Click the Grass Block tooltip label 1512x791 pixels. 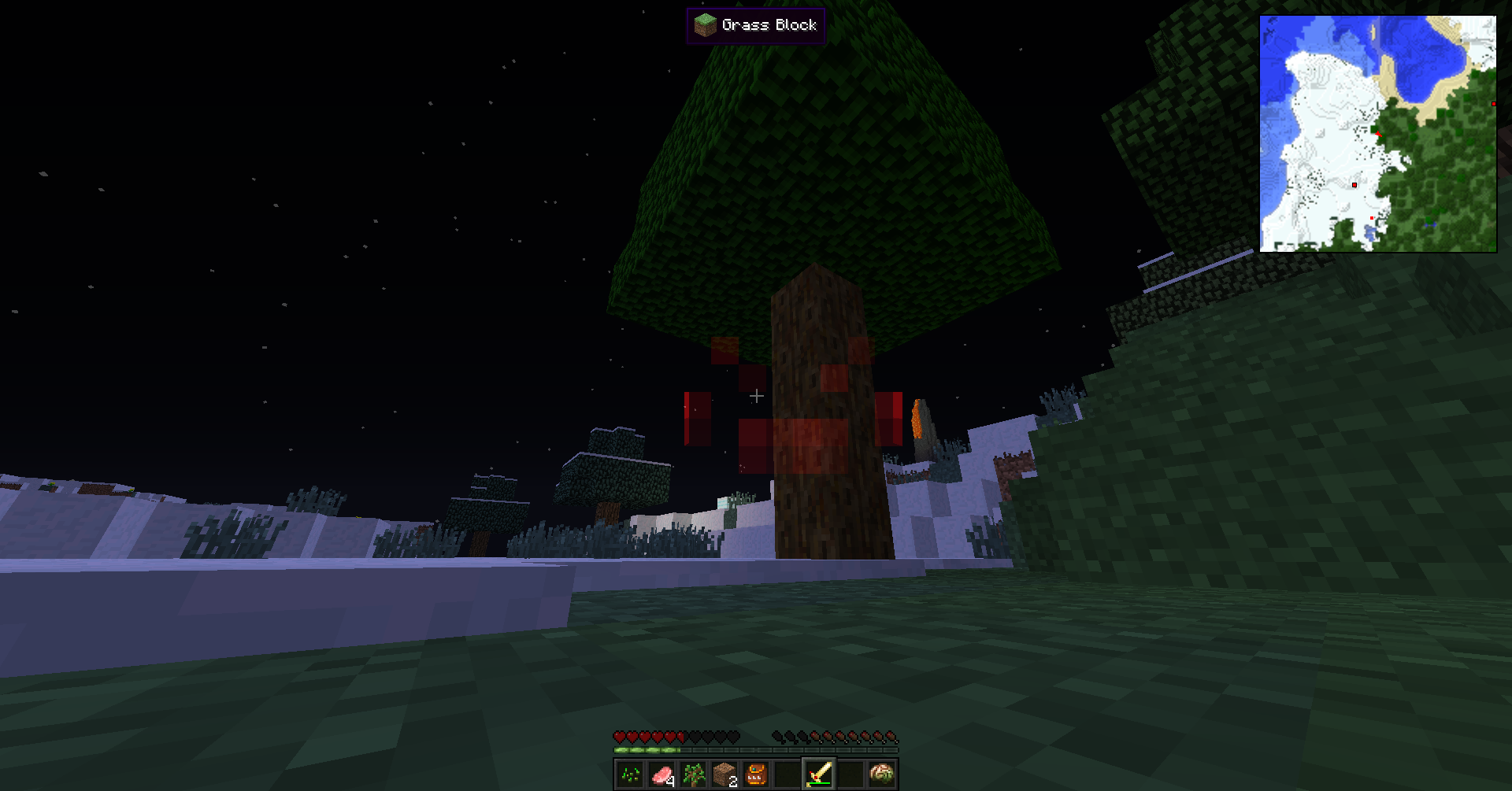click(756, 25)
